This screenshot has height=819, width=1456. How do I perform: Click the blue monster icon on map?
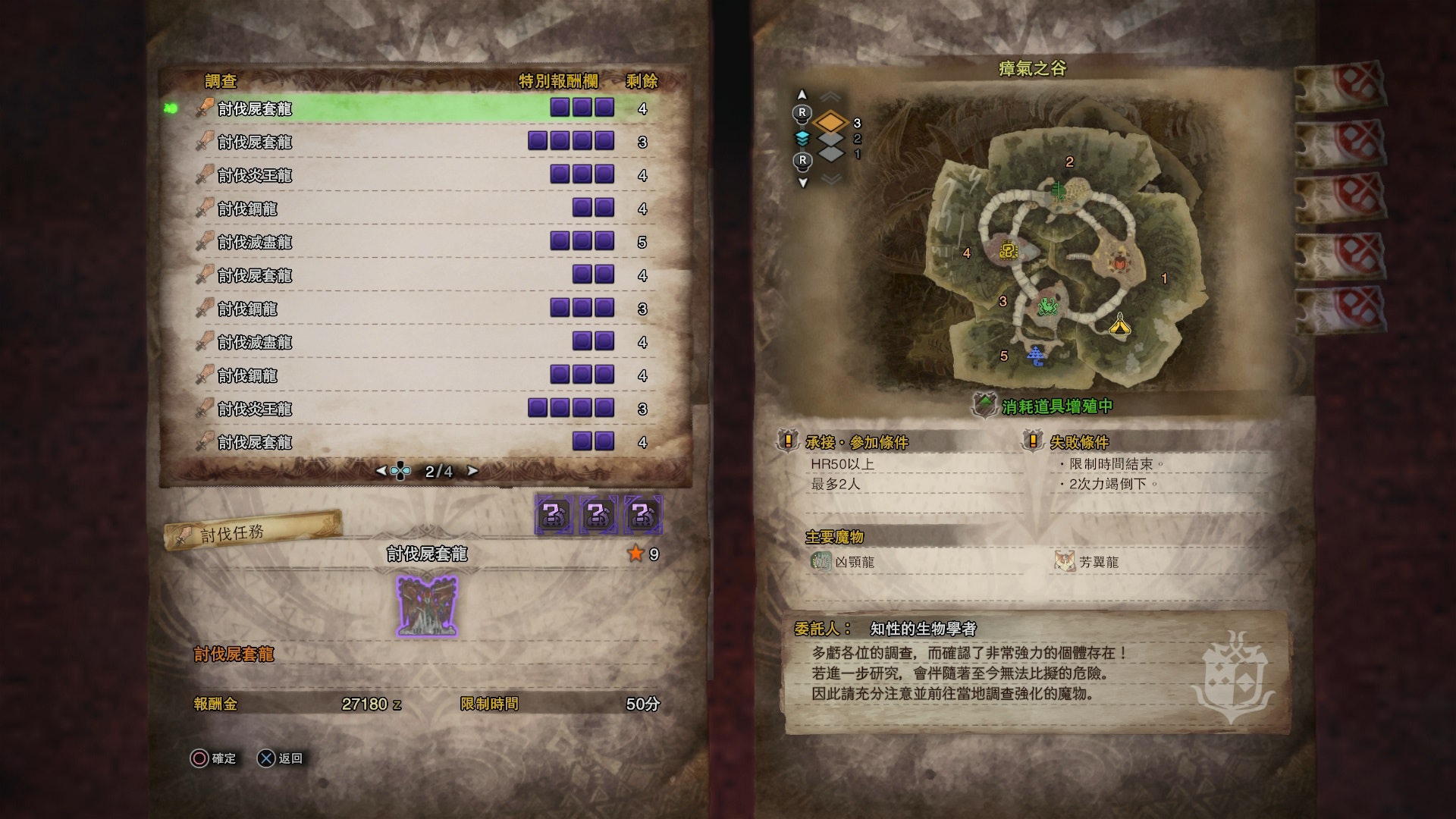(x=1036, y=355)
